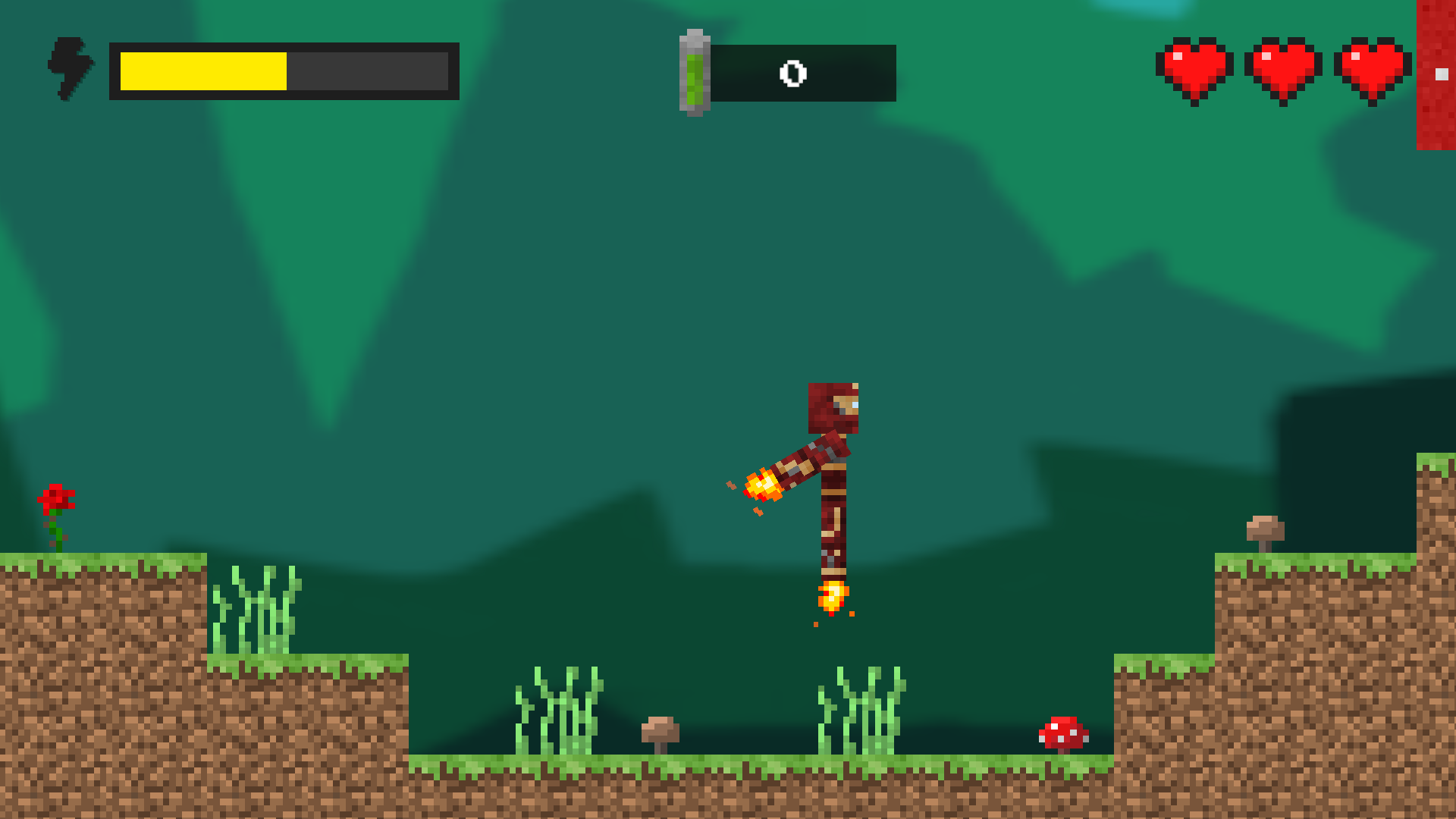Viewport: 1456px width, 819px height.
Task: Open the red panel at the screen's right edge
Action: point(1436,76)
